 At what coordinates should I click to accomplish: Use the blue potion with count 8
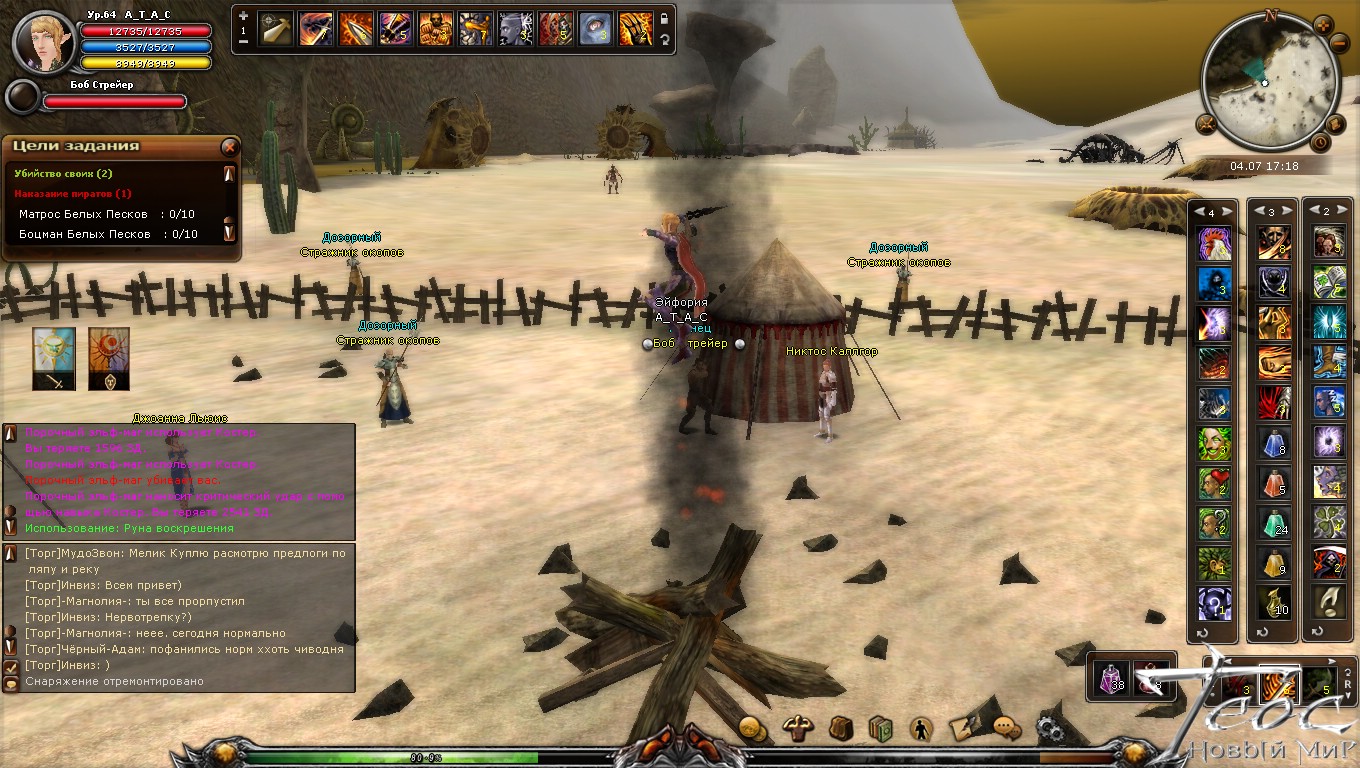1274,443
